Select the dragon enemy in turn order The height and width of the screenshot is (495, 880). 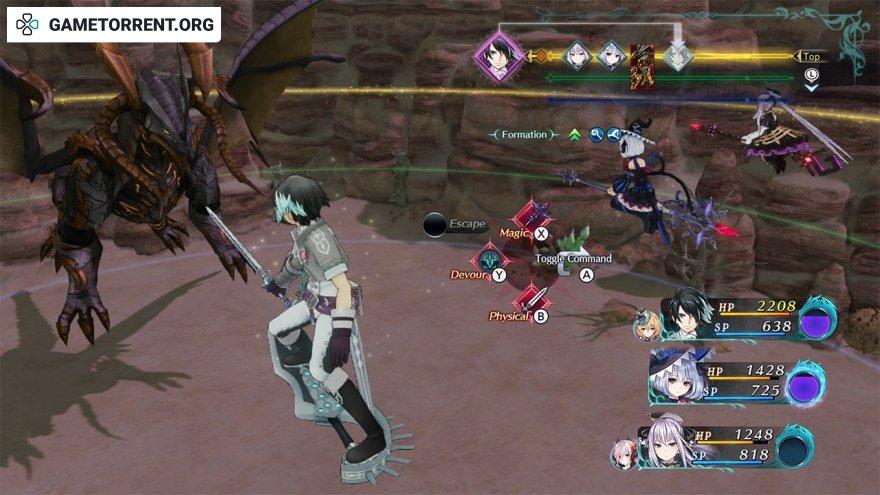[x=643, y=67]
